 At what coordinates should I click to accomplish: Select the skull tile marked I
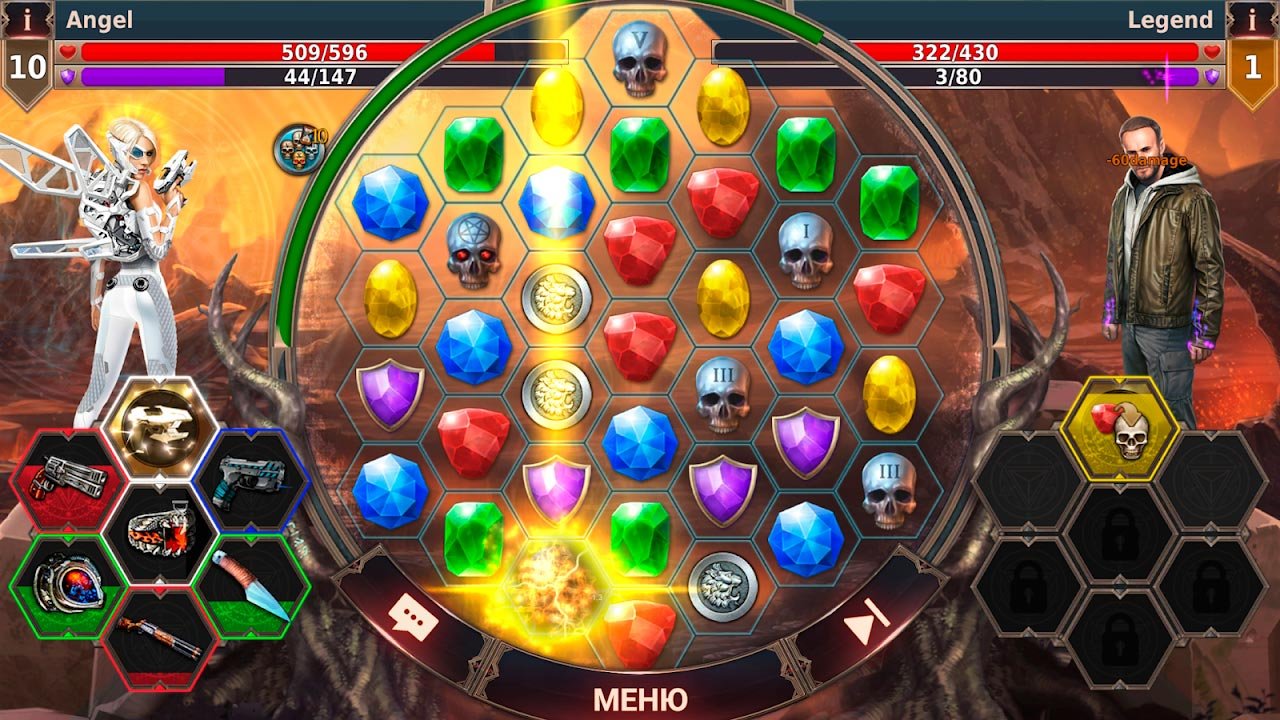805,249
